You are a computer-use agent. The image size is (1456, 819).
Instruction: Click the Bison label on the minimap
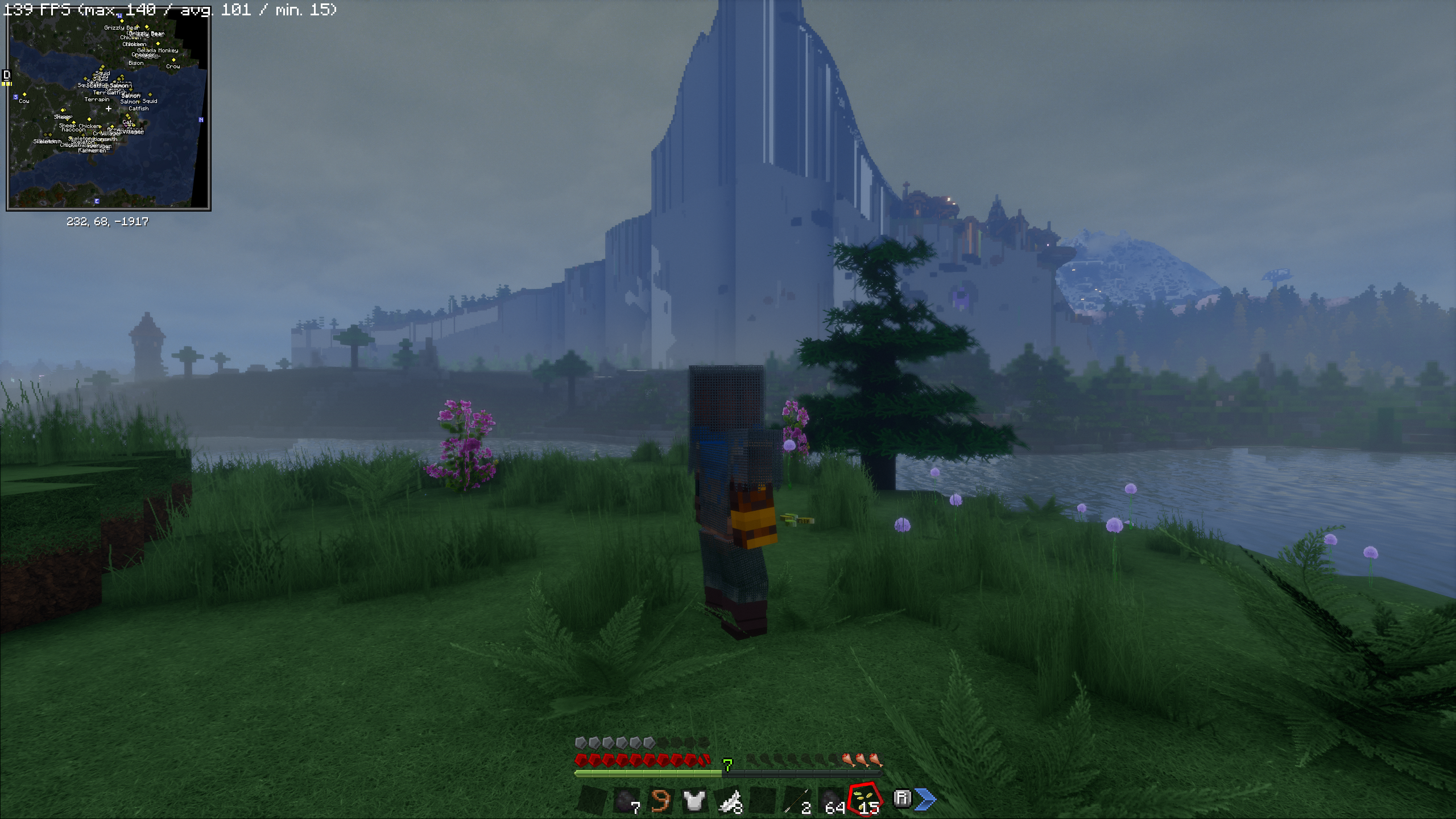[x=136, y=63]
